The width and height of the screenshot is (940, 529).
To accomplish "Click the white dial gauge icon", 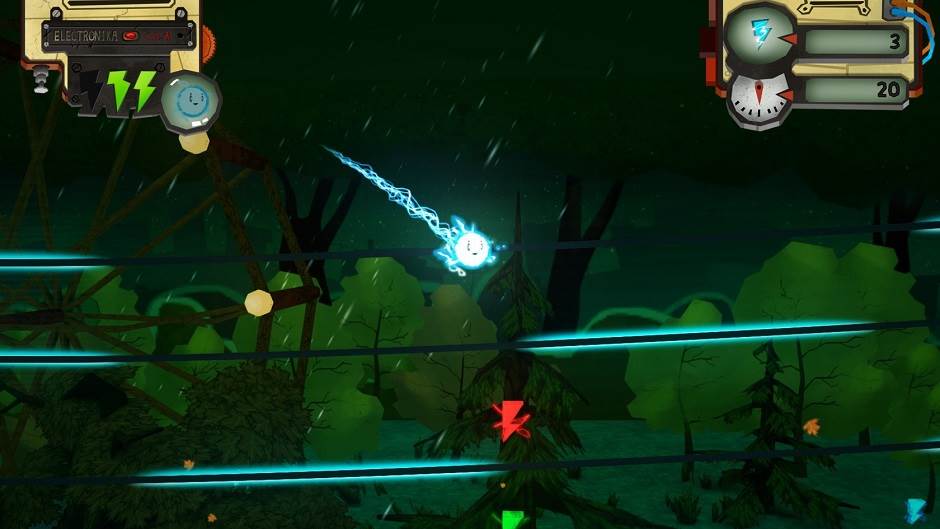I will pos(759,95).
